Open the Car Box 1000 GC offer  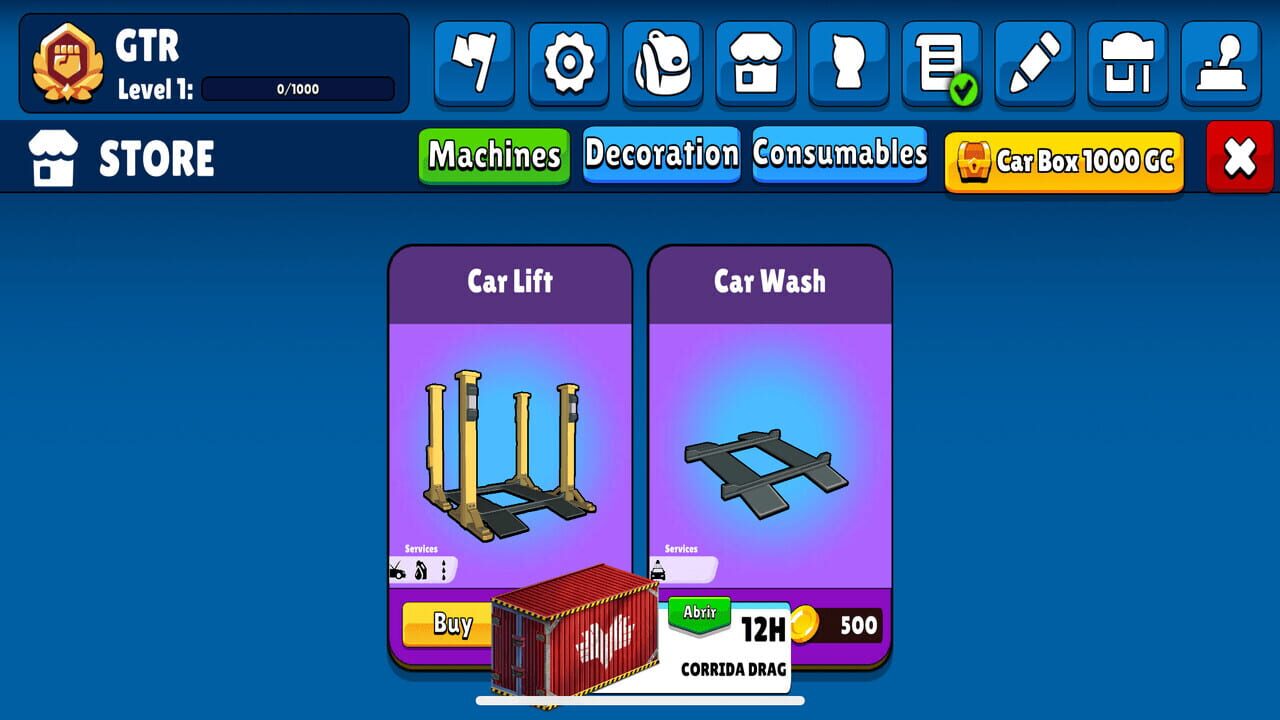click(x=1062, y=160)
